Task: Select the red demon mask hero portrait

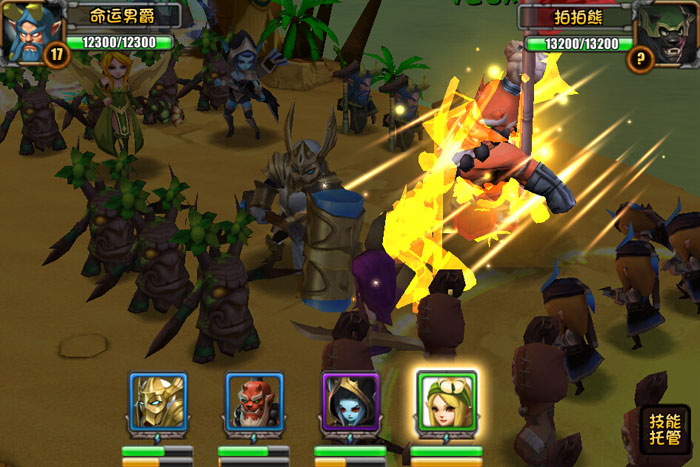Action: 254,403
